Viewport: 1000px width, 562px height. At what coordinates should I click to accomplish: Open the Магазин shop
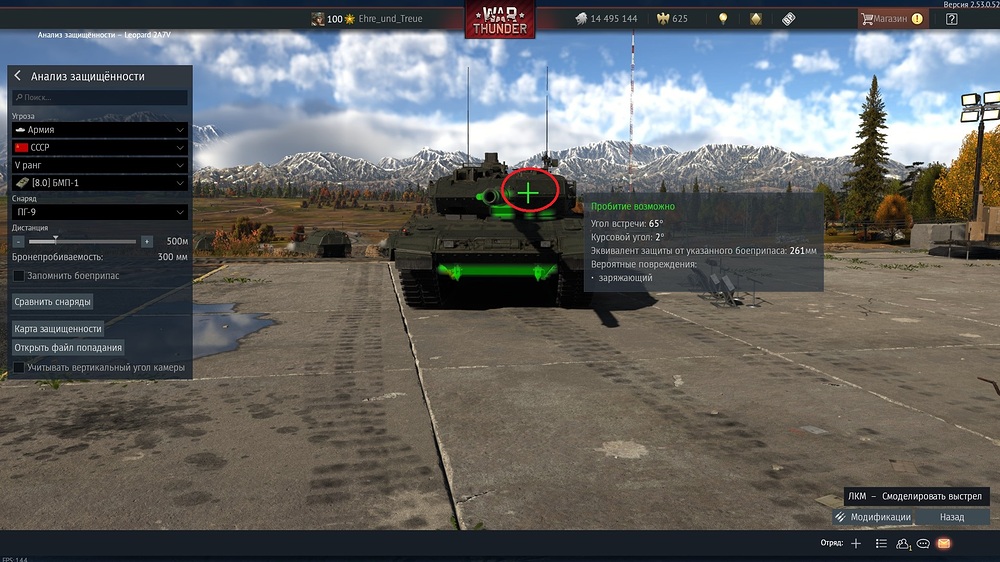[891, 18]
